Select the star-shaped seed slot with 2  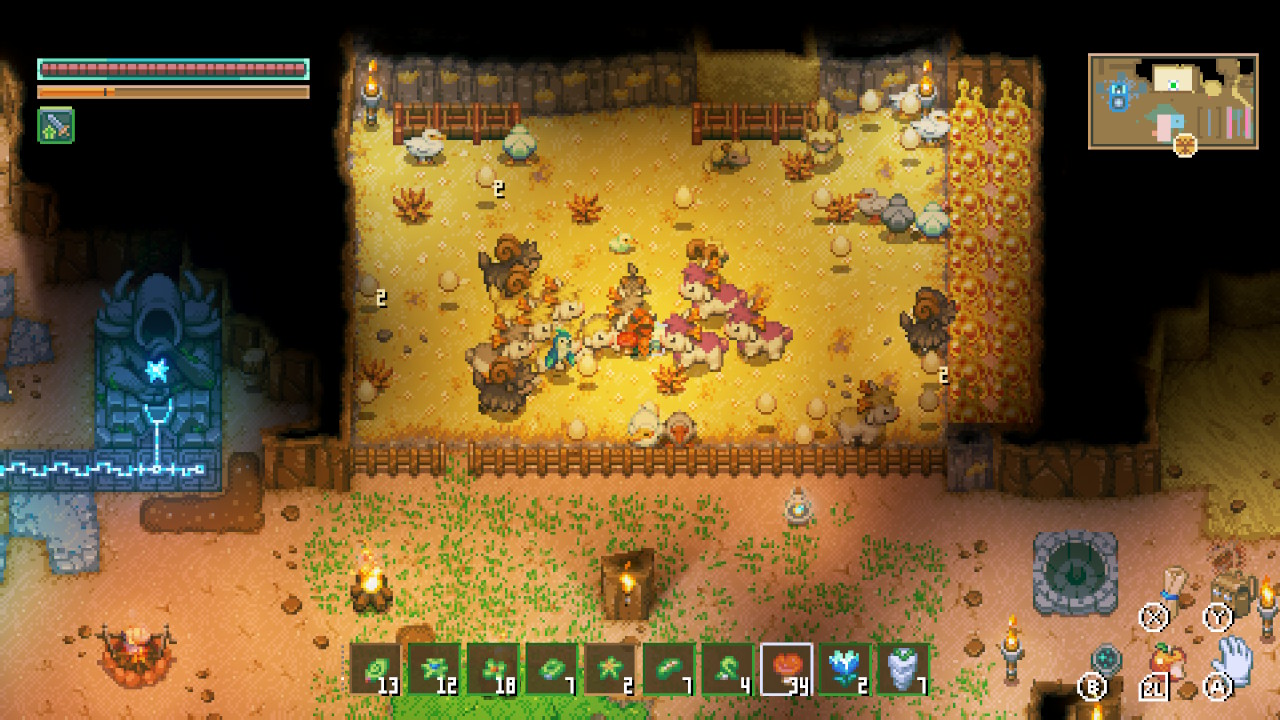point(610,669)
